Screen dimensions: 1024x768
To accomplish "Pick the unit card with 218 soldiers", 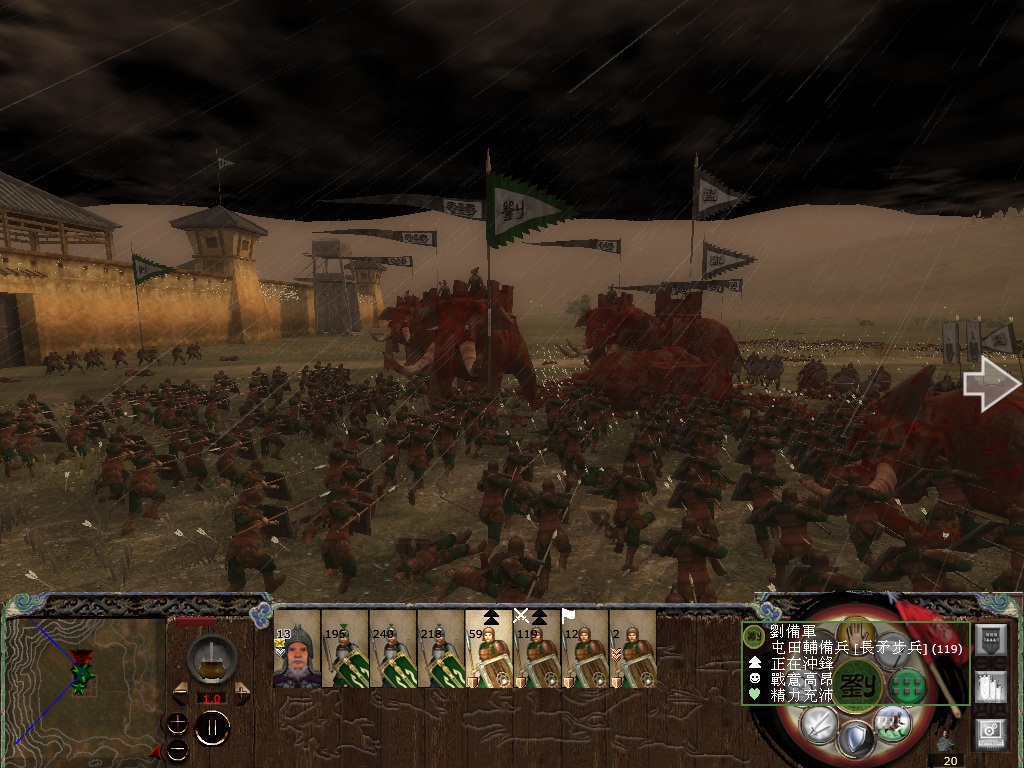I will pyautogui.click(x=441, y=650).
